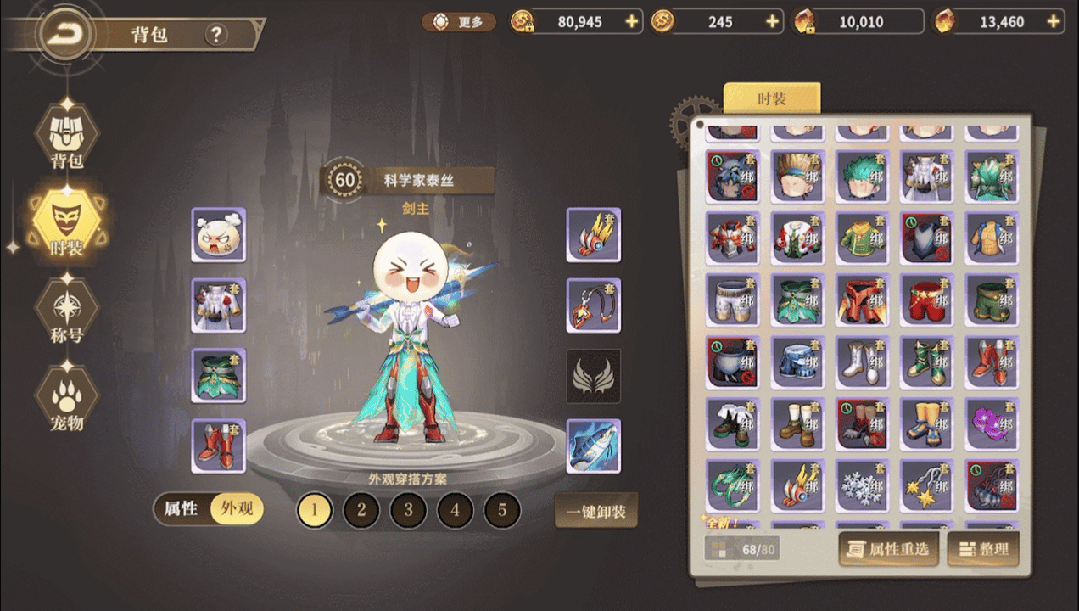
Task: Choose outfit scheme number 3
Action: click(408, 511)
